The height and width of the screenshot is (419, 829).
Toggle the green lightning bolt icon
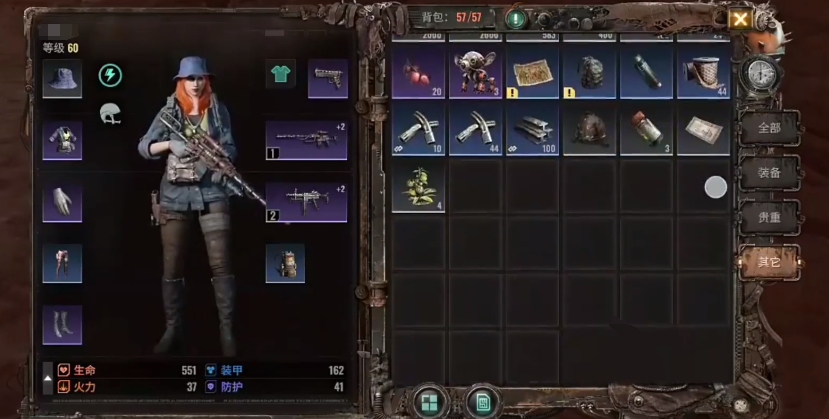pyautogui.click(x=110, y=76)
